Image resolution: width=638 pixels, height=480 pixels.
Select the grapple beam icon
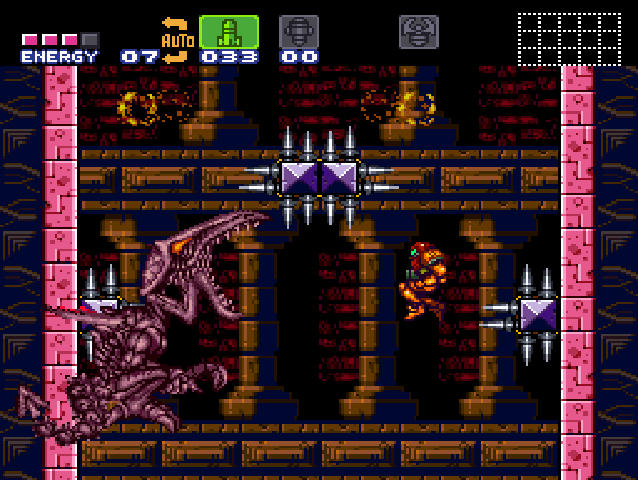418,31
